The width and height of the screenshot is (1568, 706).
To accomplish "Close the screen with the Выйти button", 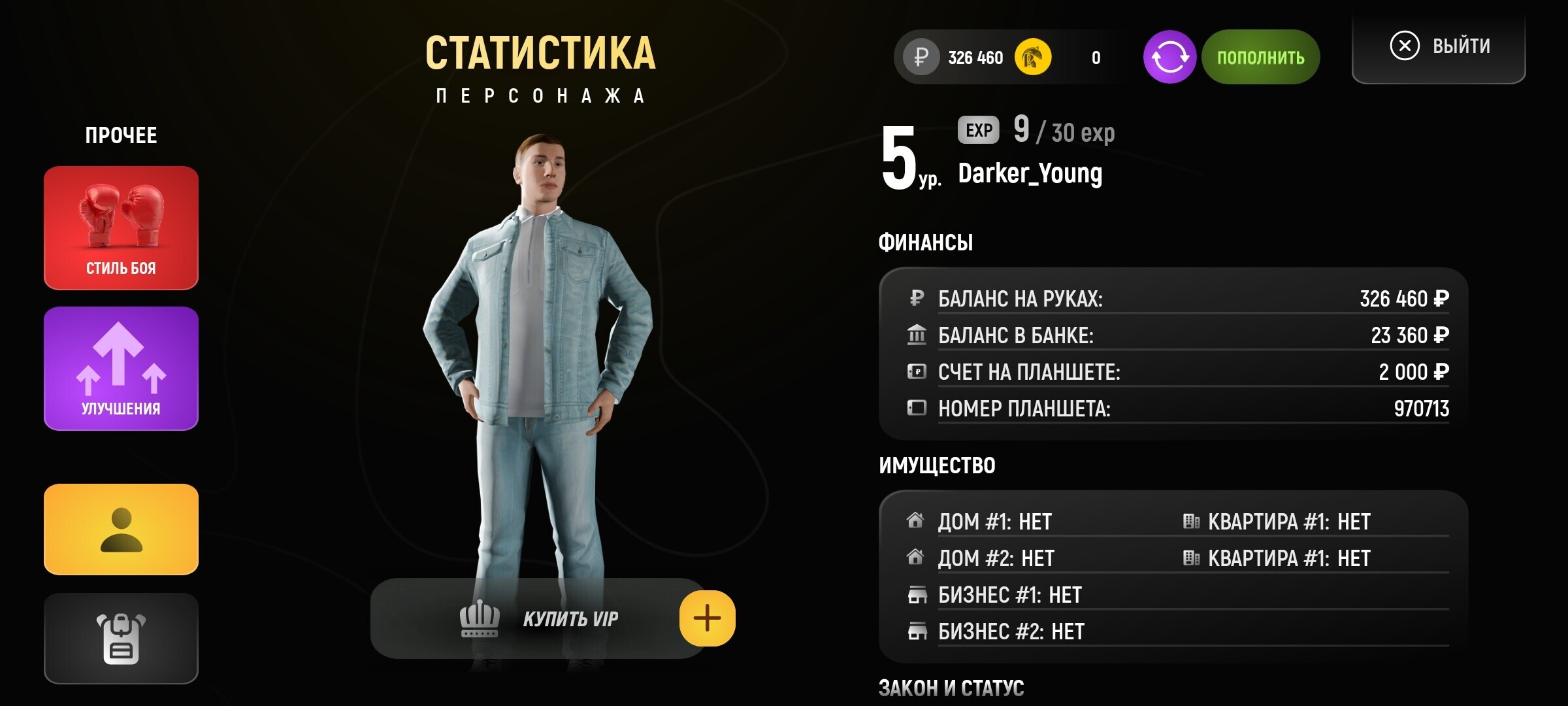I will pos(1439,47).
